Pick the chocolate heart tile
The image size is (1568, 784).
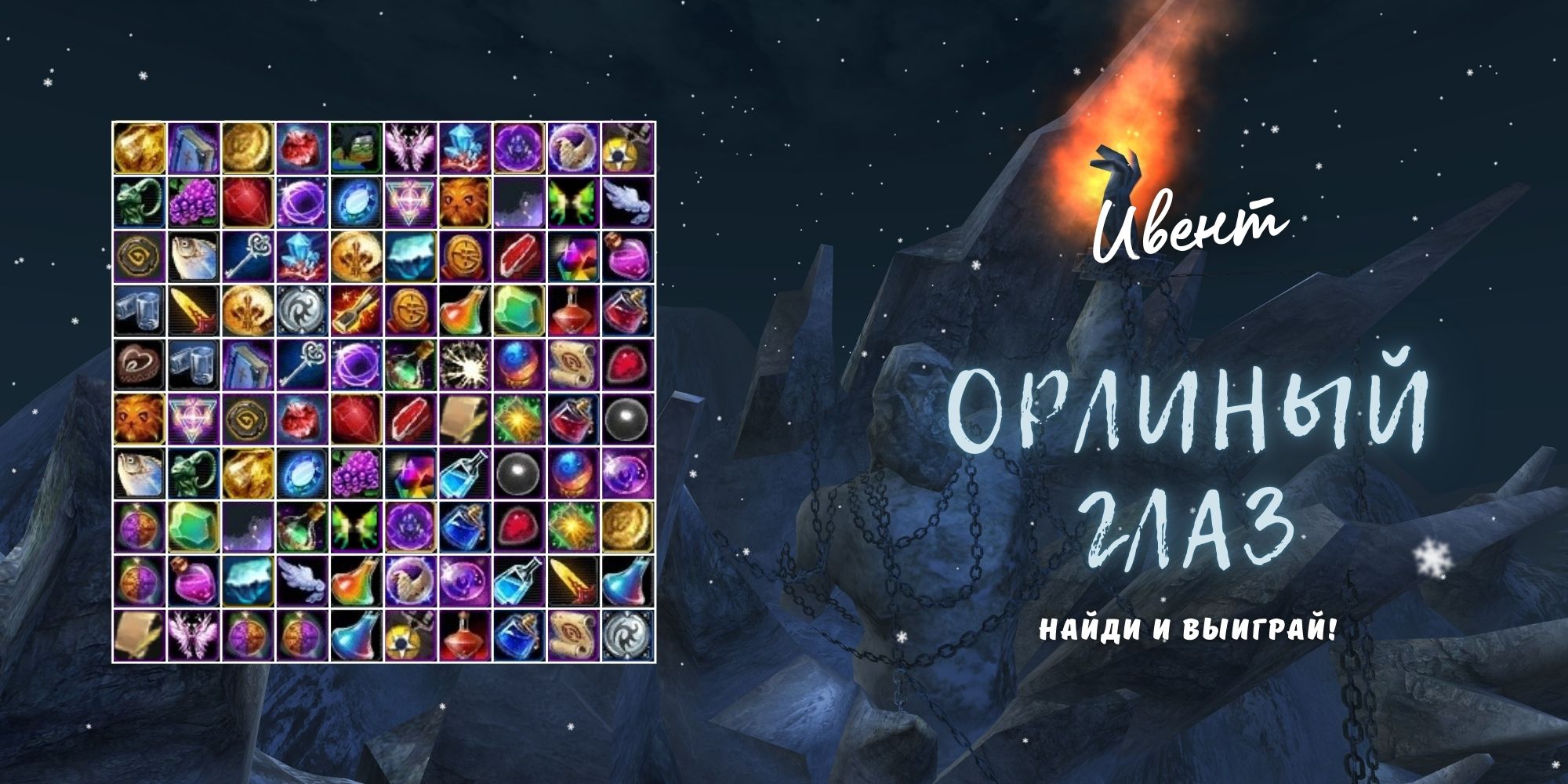click(x=140, y=365)
